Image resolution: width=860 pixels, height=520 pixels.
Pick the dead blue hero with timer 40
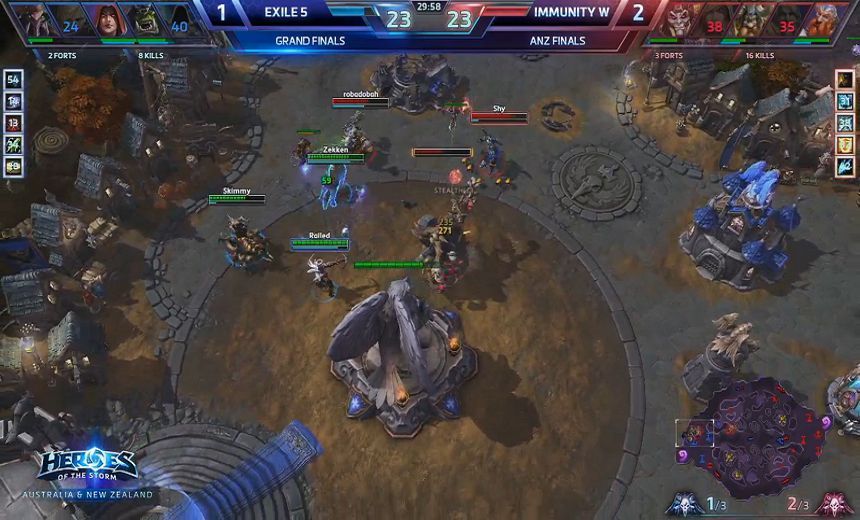178,24
